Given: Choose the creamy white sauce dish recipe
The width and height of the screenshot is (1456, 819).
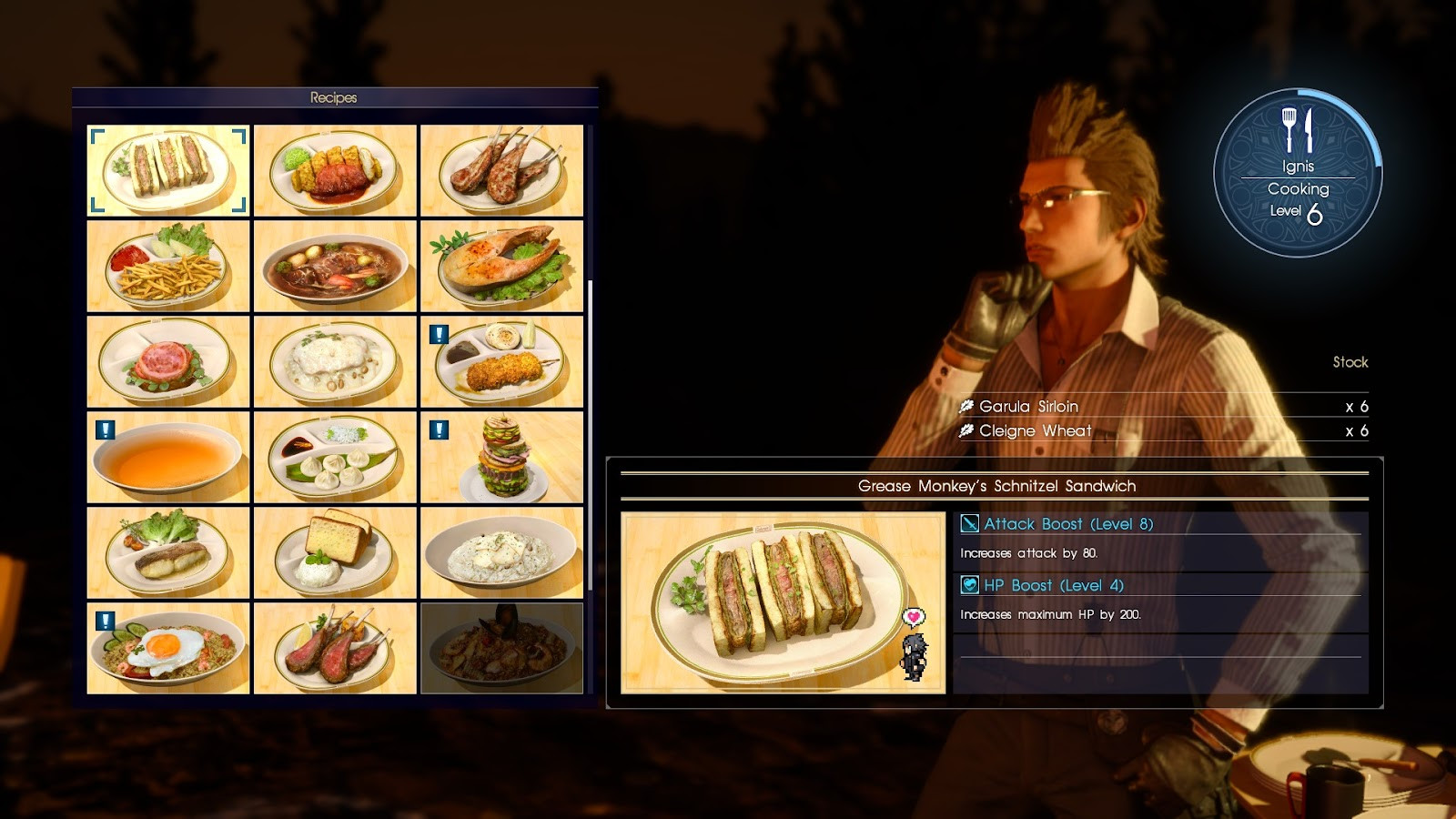Looking at the screenshot, I should coord(335,361).
